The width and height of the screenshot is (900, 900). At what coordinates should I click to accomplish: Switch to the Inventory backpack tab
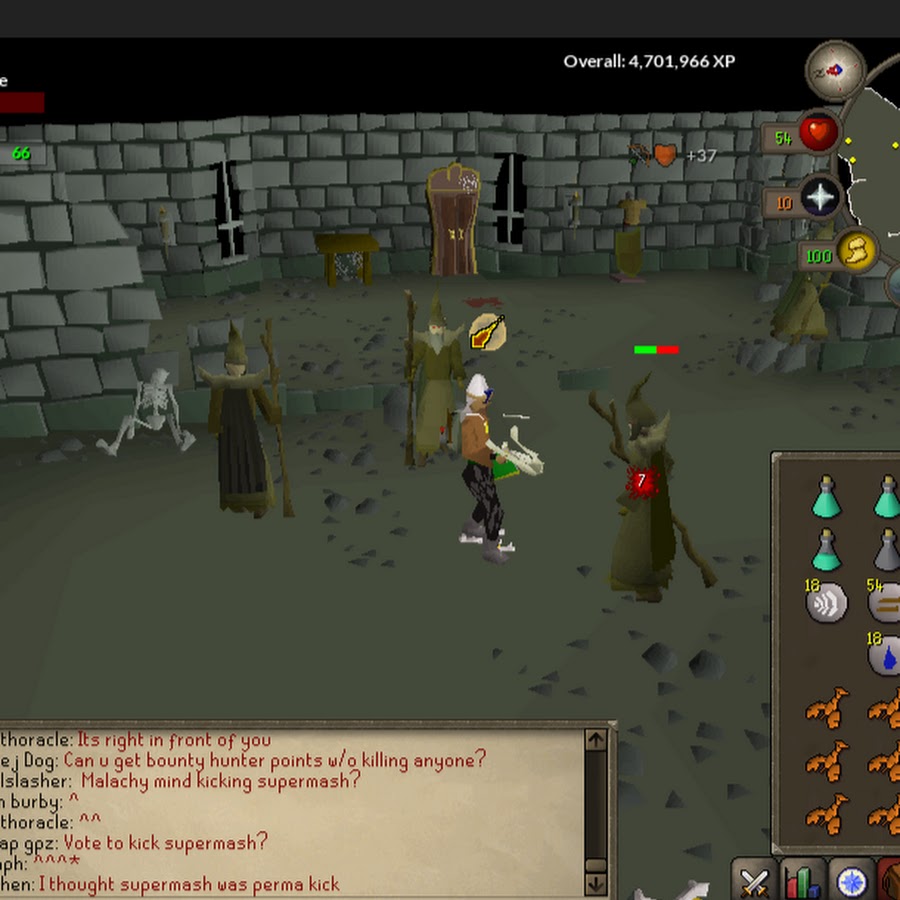[x=891, y=881]
